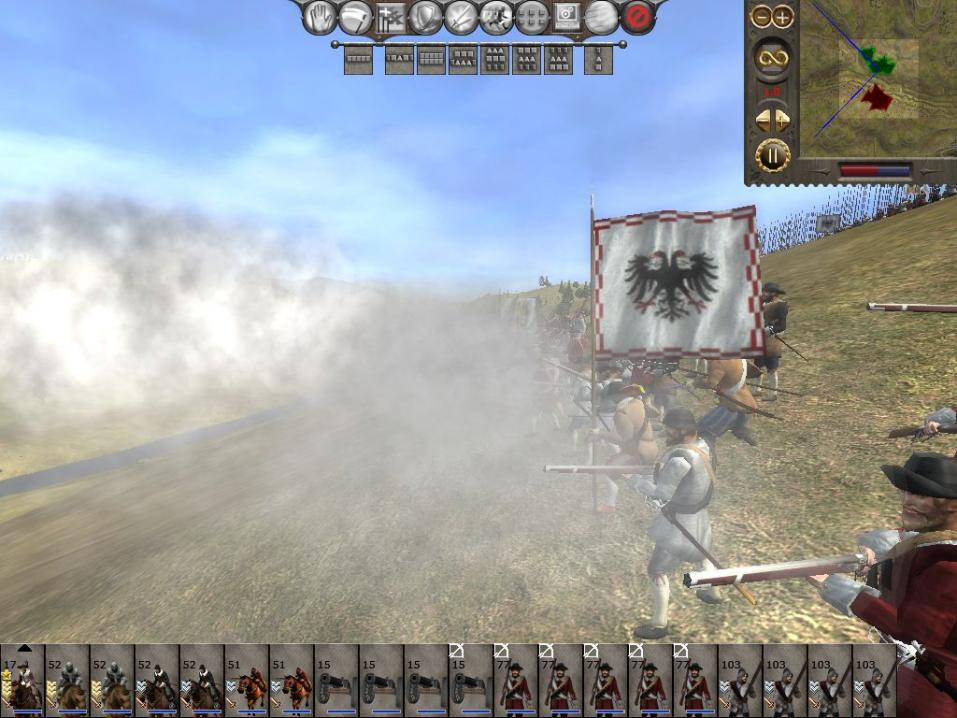Click the red cancel order button
The height and width of the screenshot is (718, 957).
click(636, 17)
